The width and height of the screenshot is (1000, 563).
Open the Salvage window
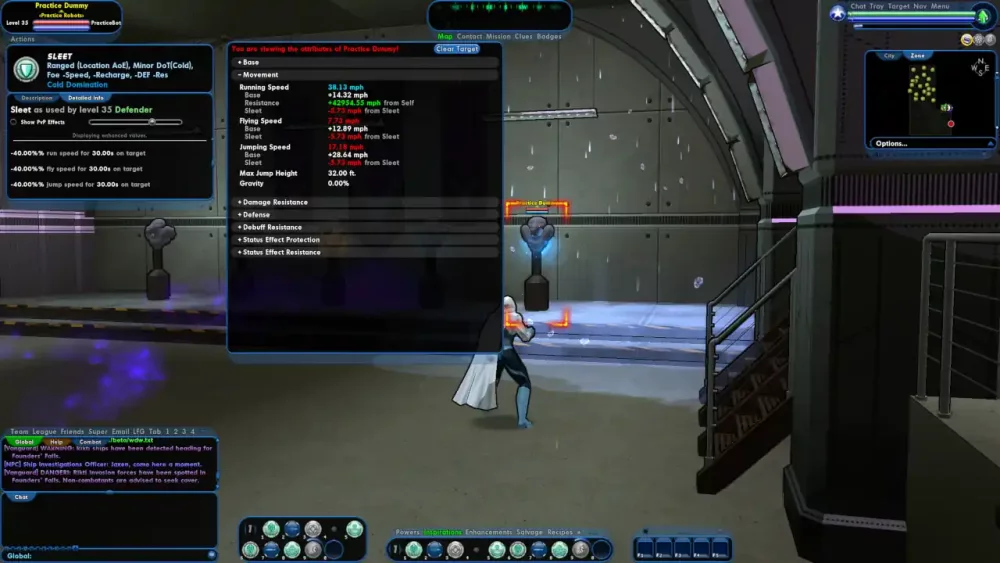tap(531, 532)
